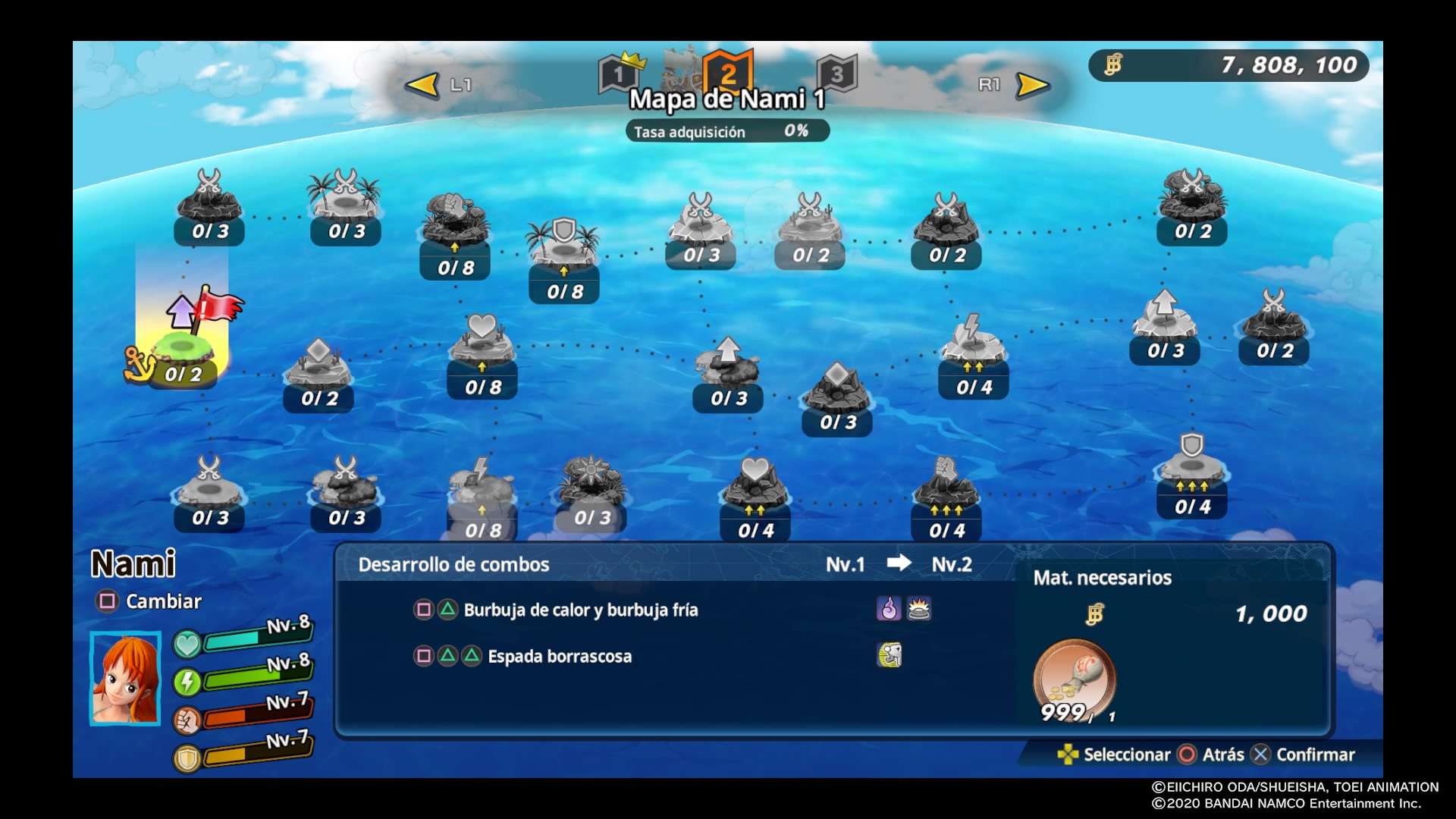Advance to next map with yellow right arrow
The height and width of the screenshot is (819, 1456).
pyautogui.click(x=1032, y=85)
